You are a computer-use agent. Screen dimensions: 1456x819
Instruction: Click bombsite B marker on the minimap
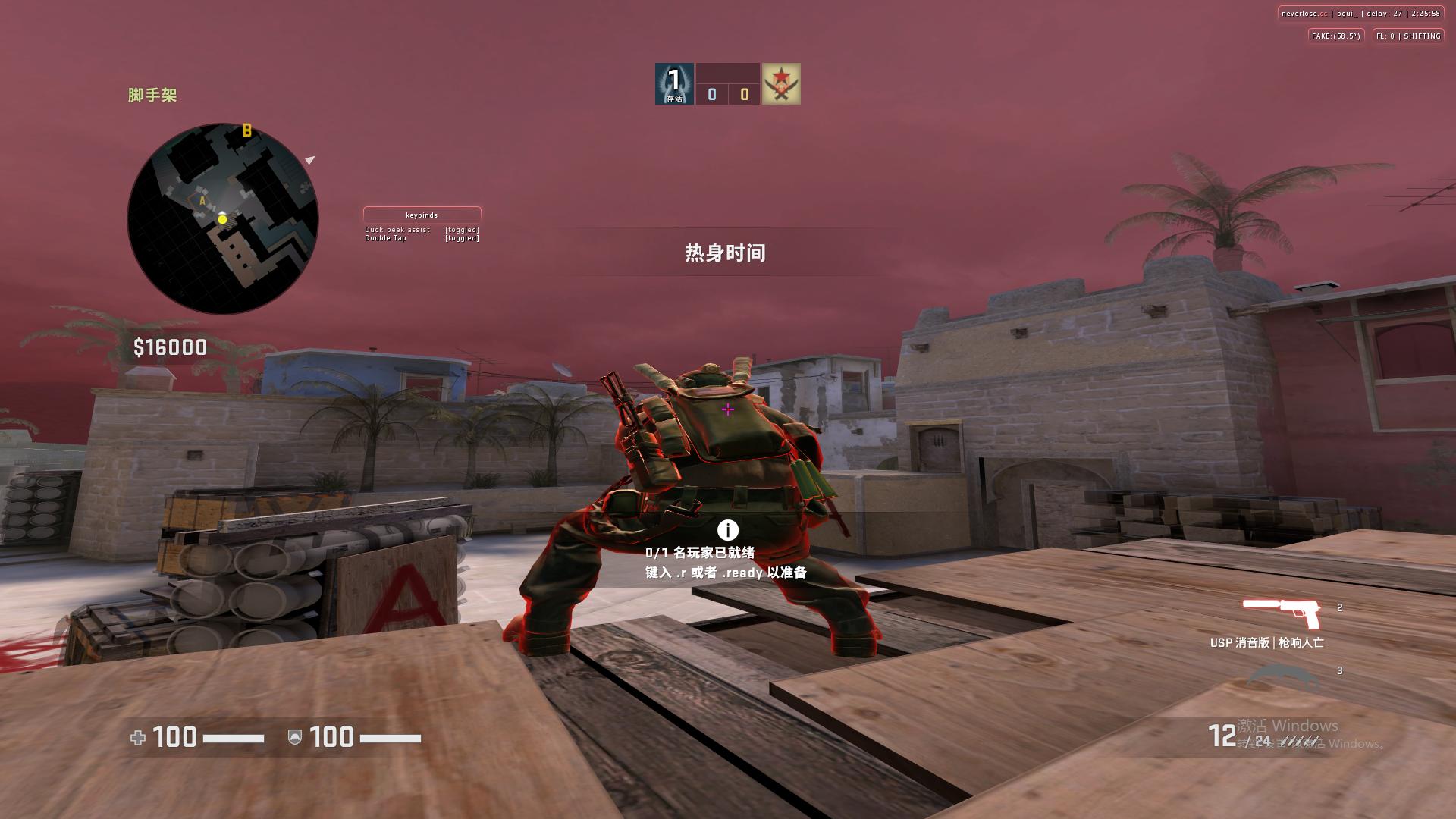point(246,130)
